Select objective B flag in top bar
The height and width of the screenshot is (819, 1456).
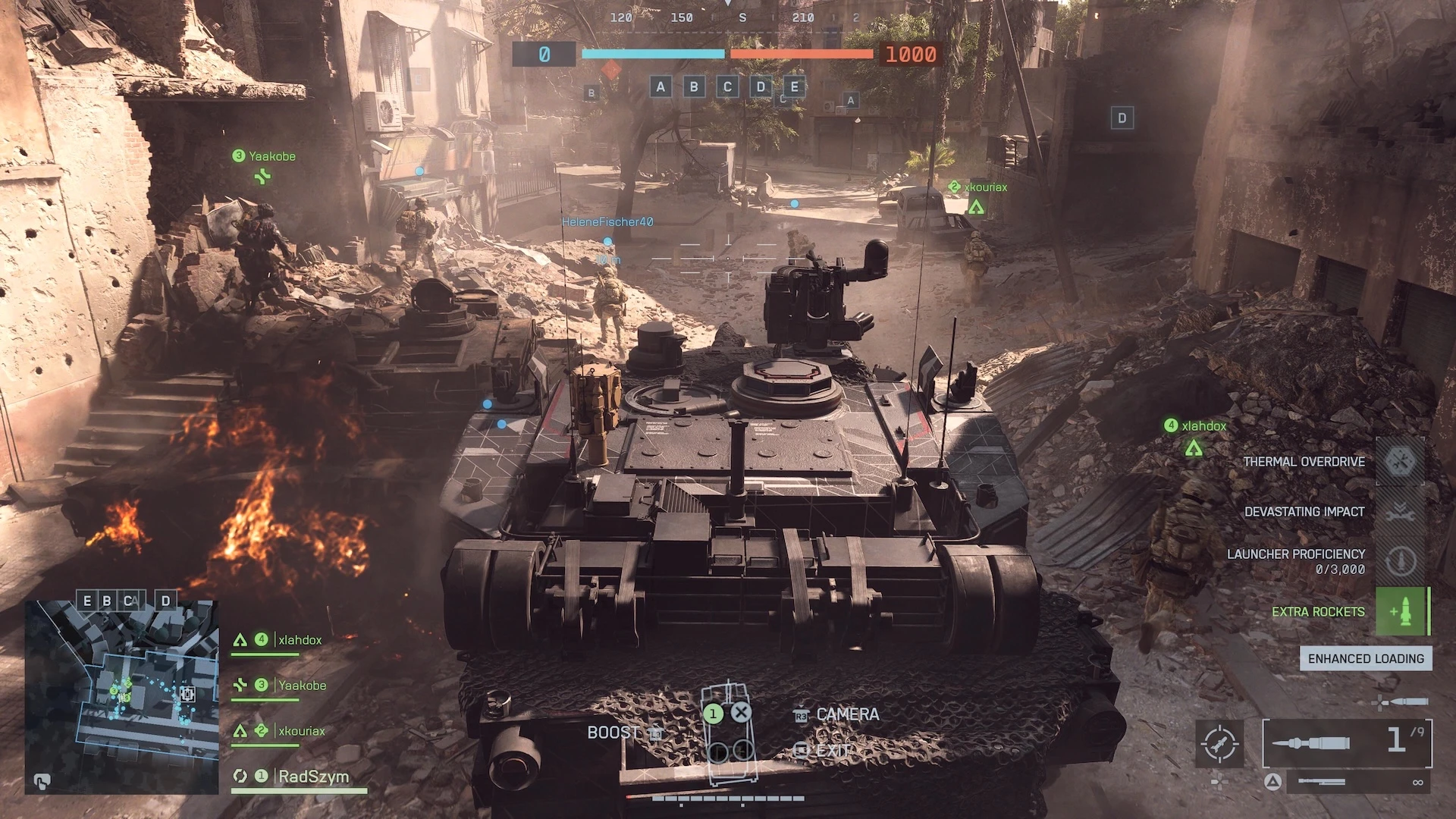coord(694,86)
